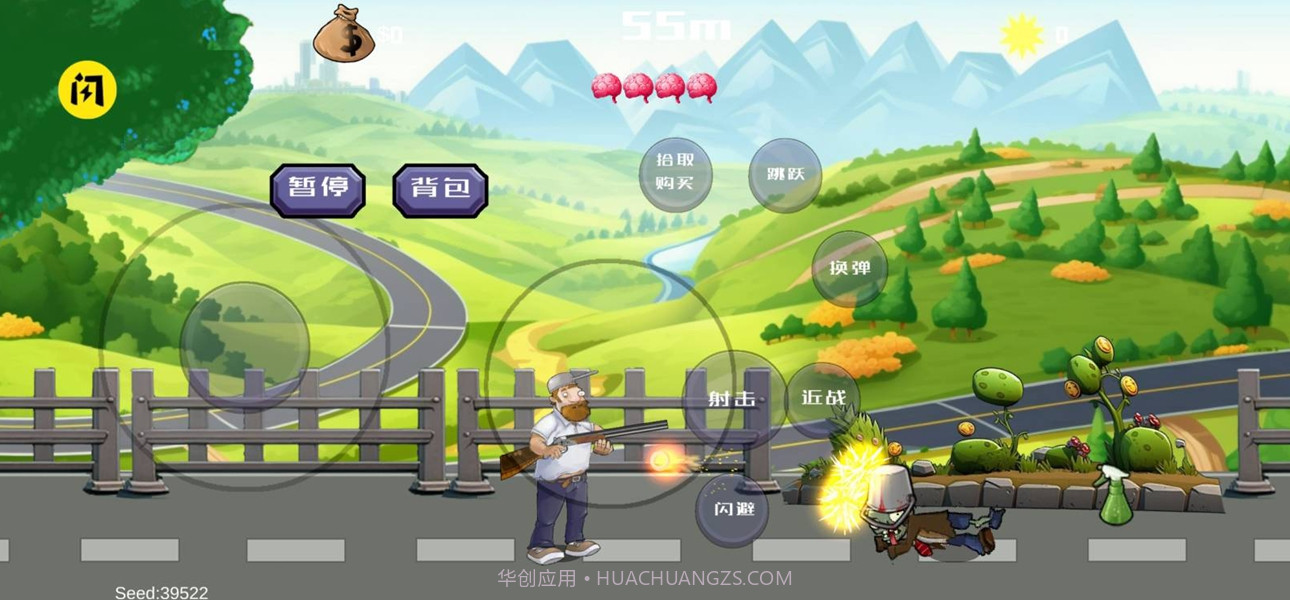Screen dimensions: 1290x600
Task: Open the 背包 backpack
Action: (x=440, y=190)
